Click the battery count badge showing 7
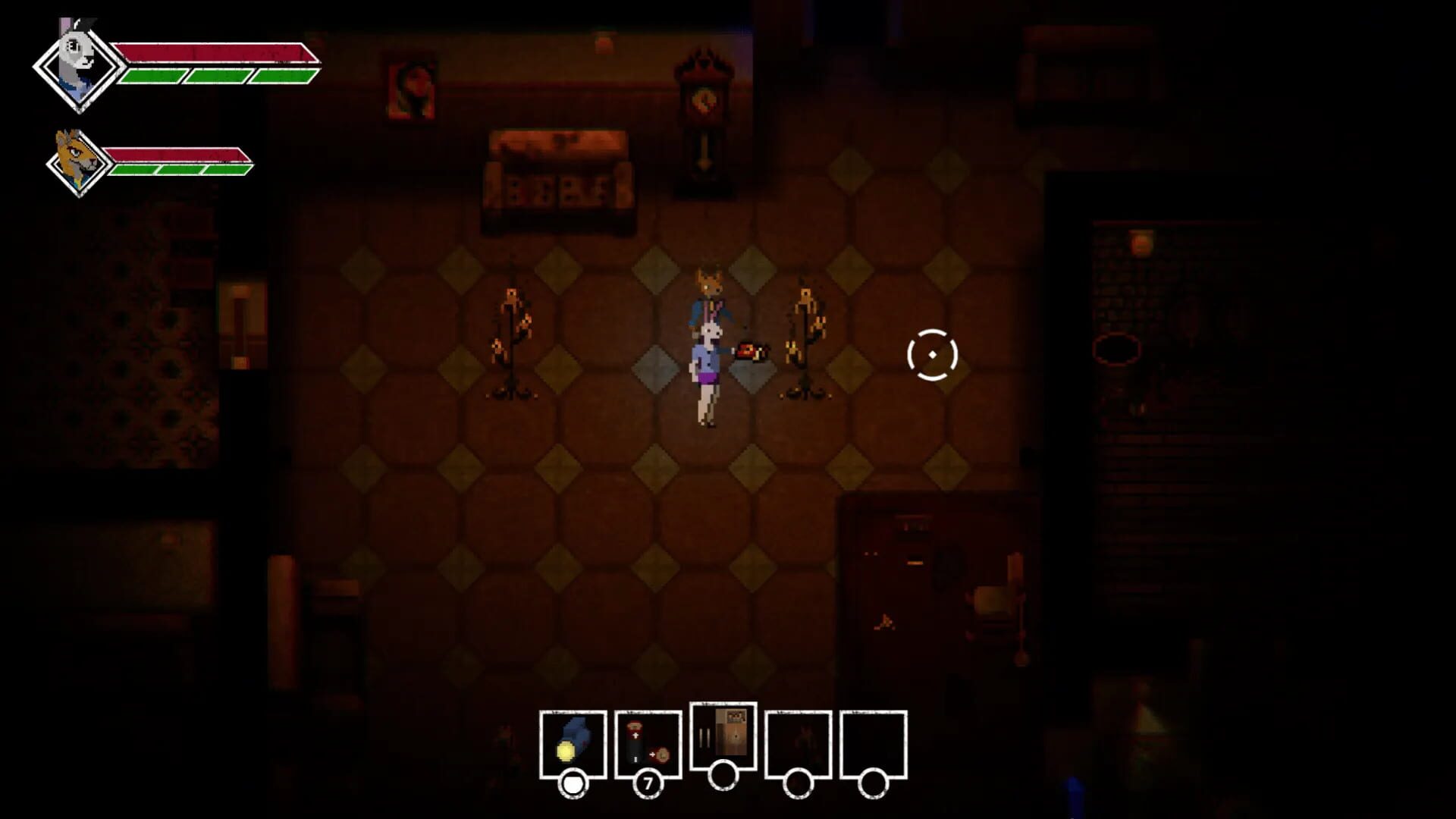Screen dimensions: 1456x819 click(648, 783)
